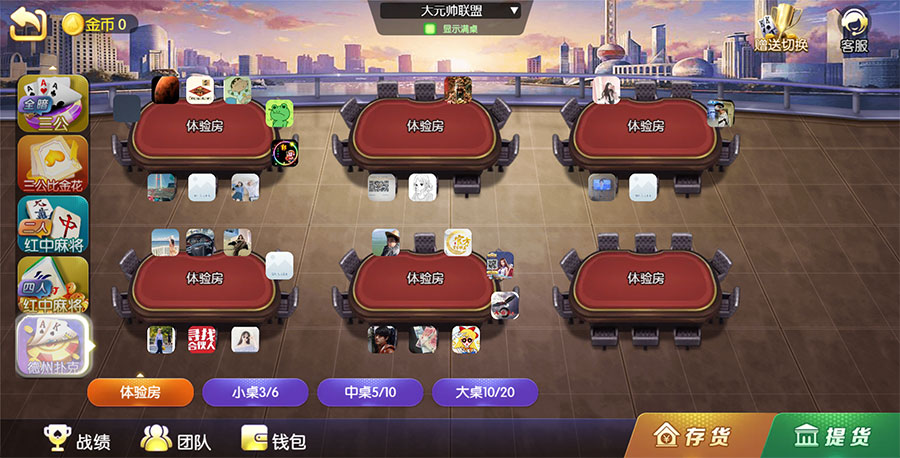Choose the 小桌3/6 stakes tab
The image size is (900, 458).
(255, 392)
